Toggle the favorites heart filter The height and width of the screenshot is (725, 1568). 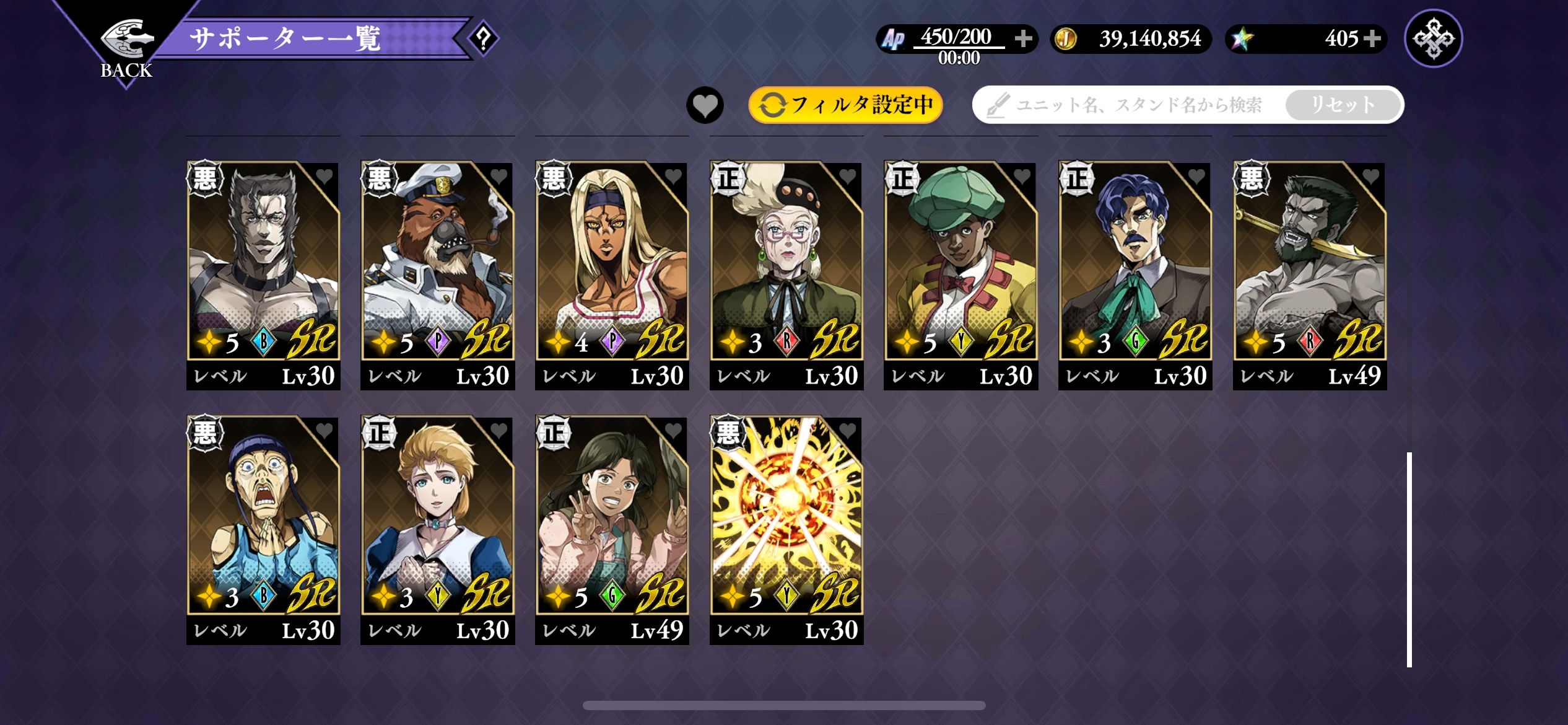point(705,105)
